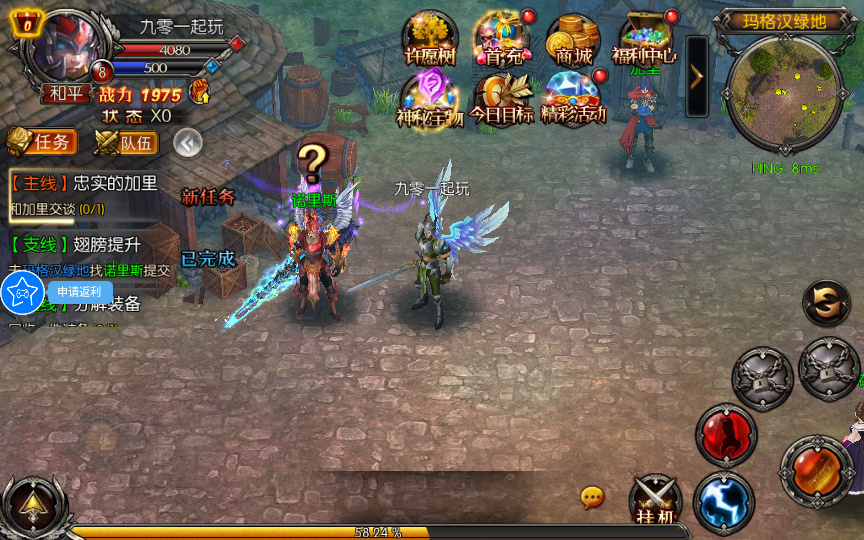
Task: Open the 精彩活动 events icon
Action: (573, 96)
